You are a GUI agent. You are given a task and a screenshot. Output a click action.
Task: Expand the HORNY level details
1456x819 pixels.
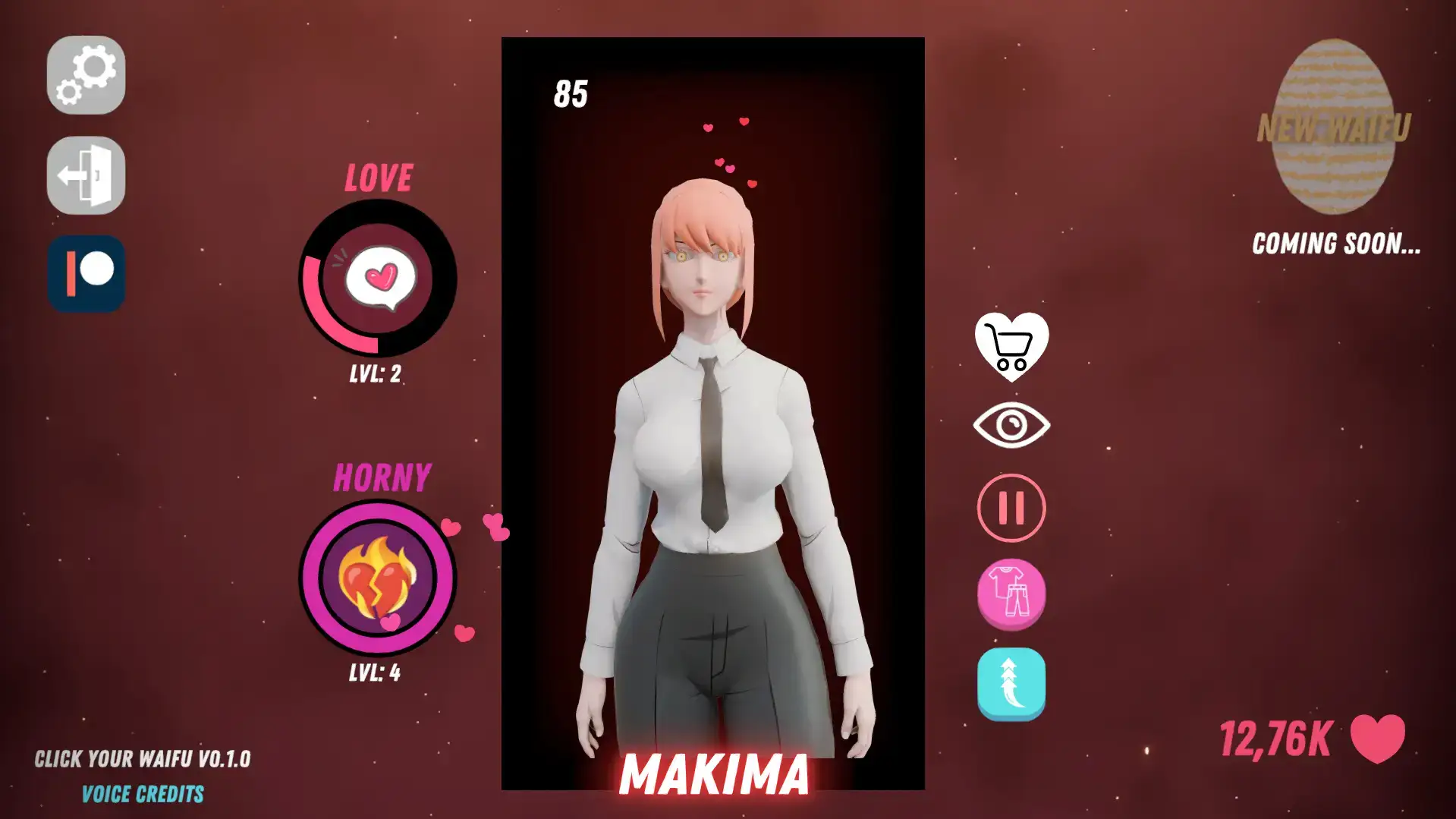[x=377, y=671]
